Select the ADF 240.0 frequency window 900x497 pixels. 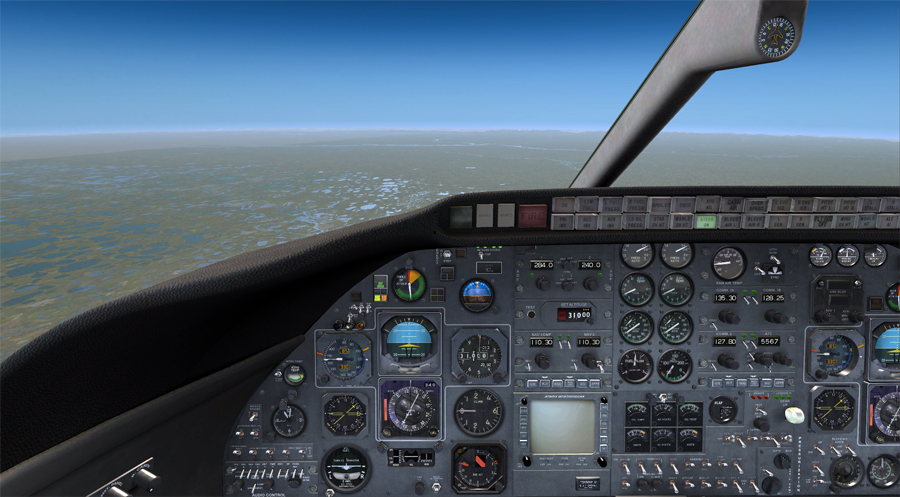click(x=590, y=265)
